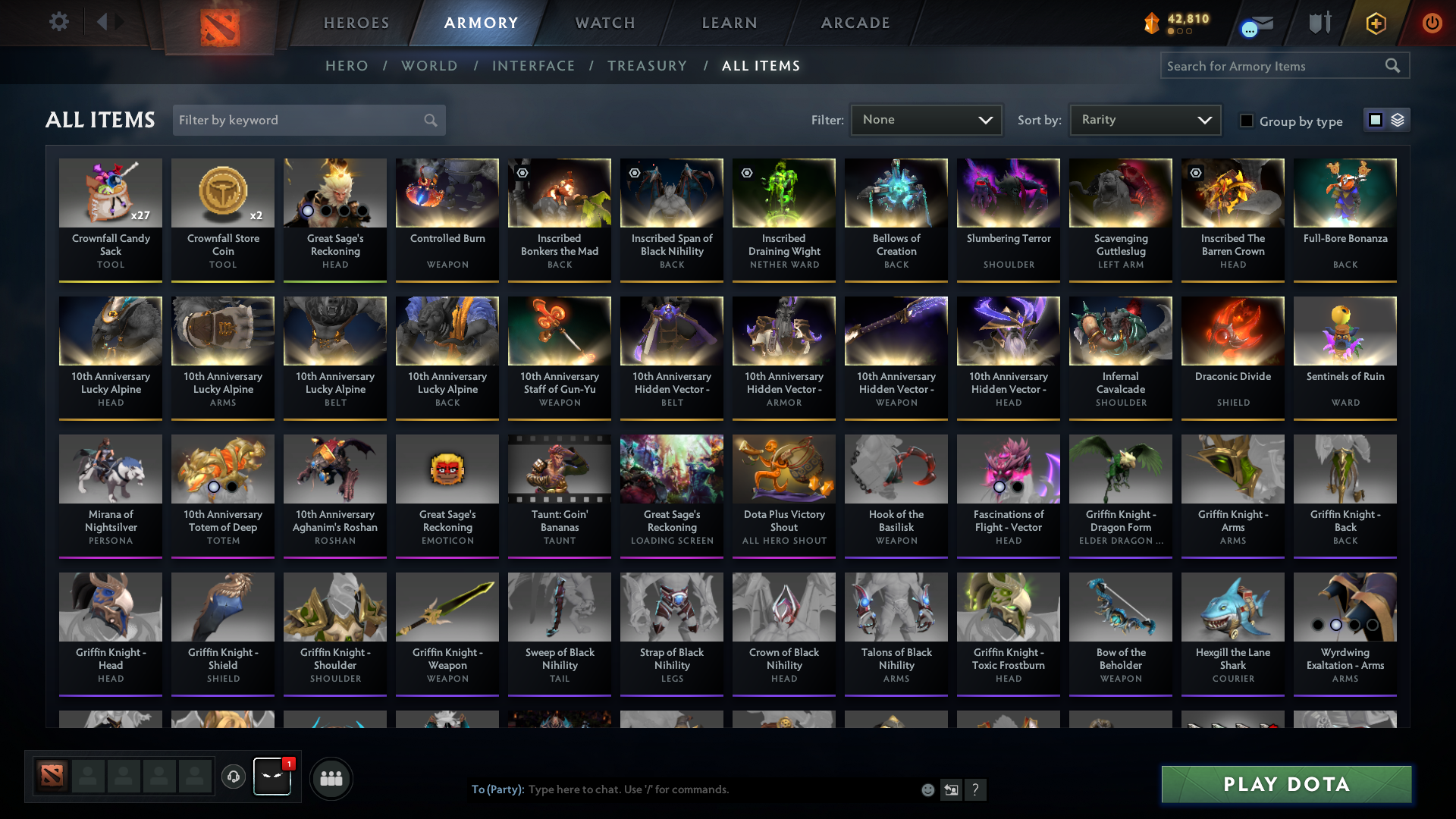Click the emoticon icon in the chat bar
The height and width of the screenshot is (819, 1456).
click(x=927, y=789)
